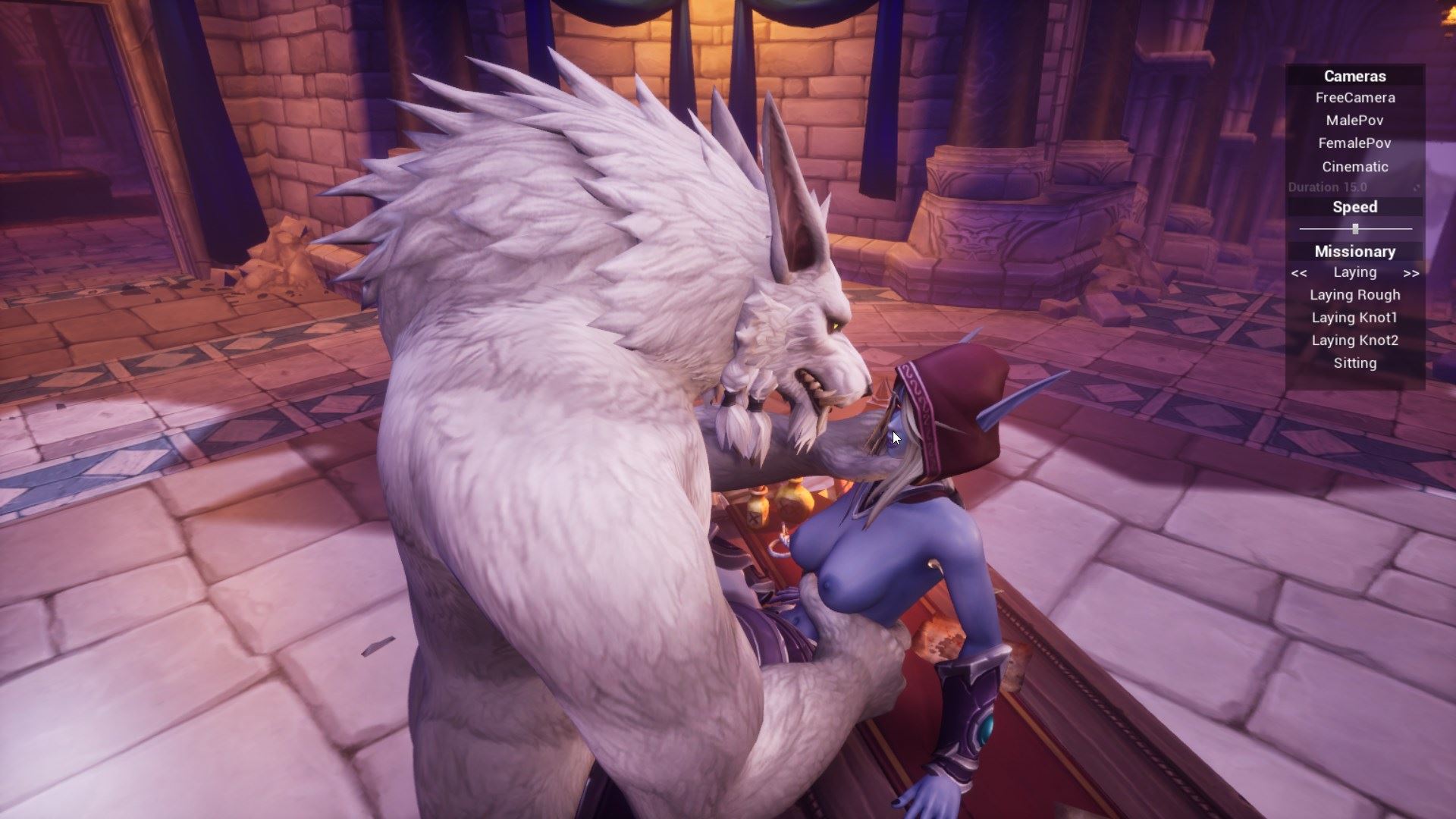Select the Laying Rough option
This screenshot has width=1456, height=819.
point(1354,295)
